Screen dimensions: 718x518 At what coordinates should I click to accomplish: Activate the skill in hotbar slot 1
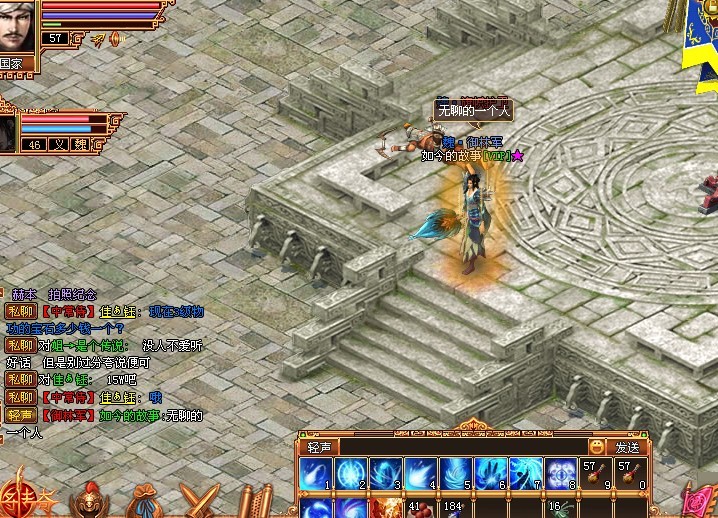pyautogui.click(x=315, y=473)
